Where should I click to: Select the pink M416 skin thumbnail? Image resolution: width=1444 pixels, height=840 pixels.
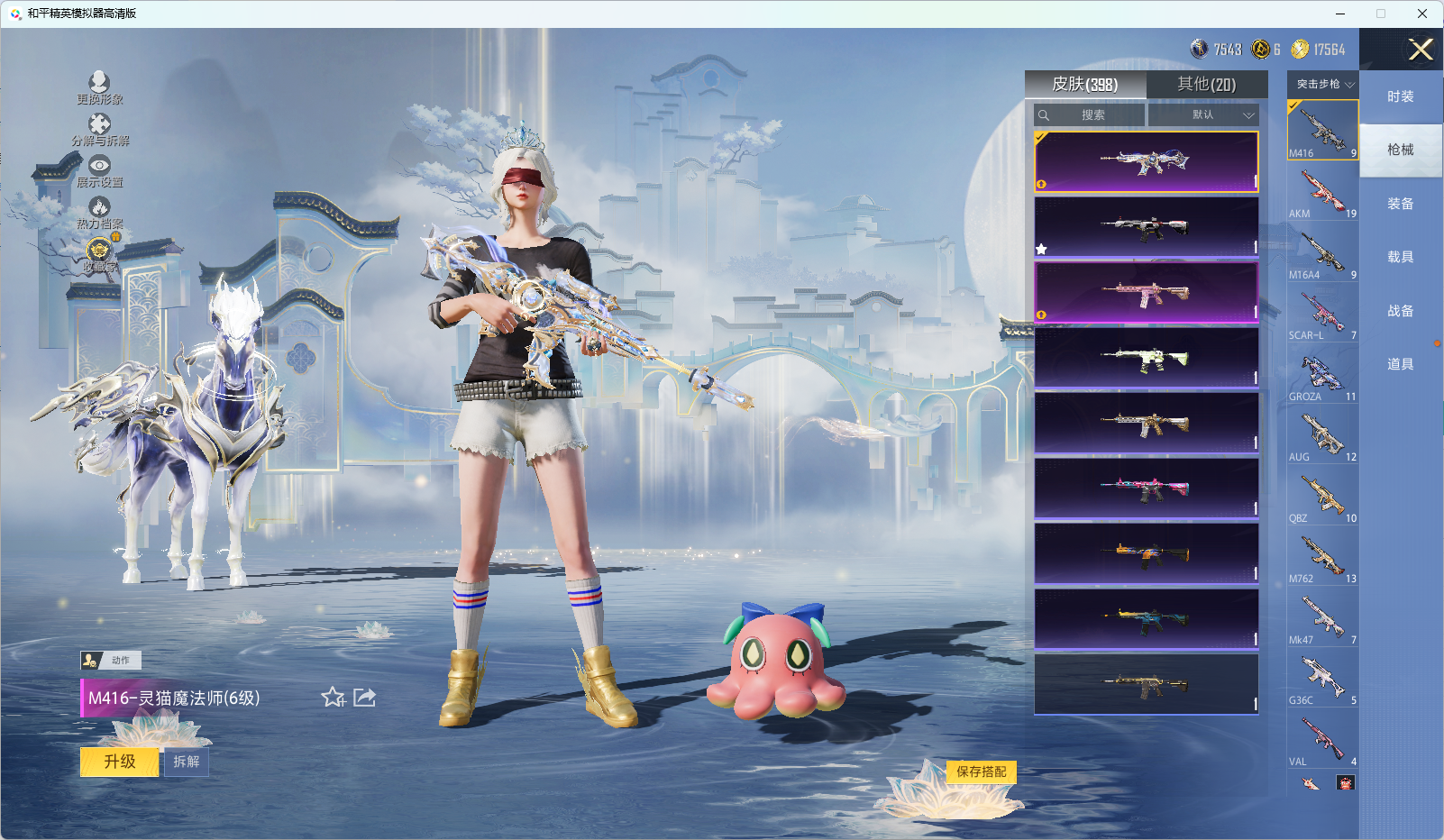pyautogui.click(x=1146, y=293)
